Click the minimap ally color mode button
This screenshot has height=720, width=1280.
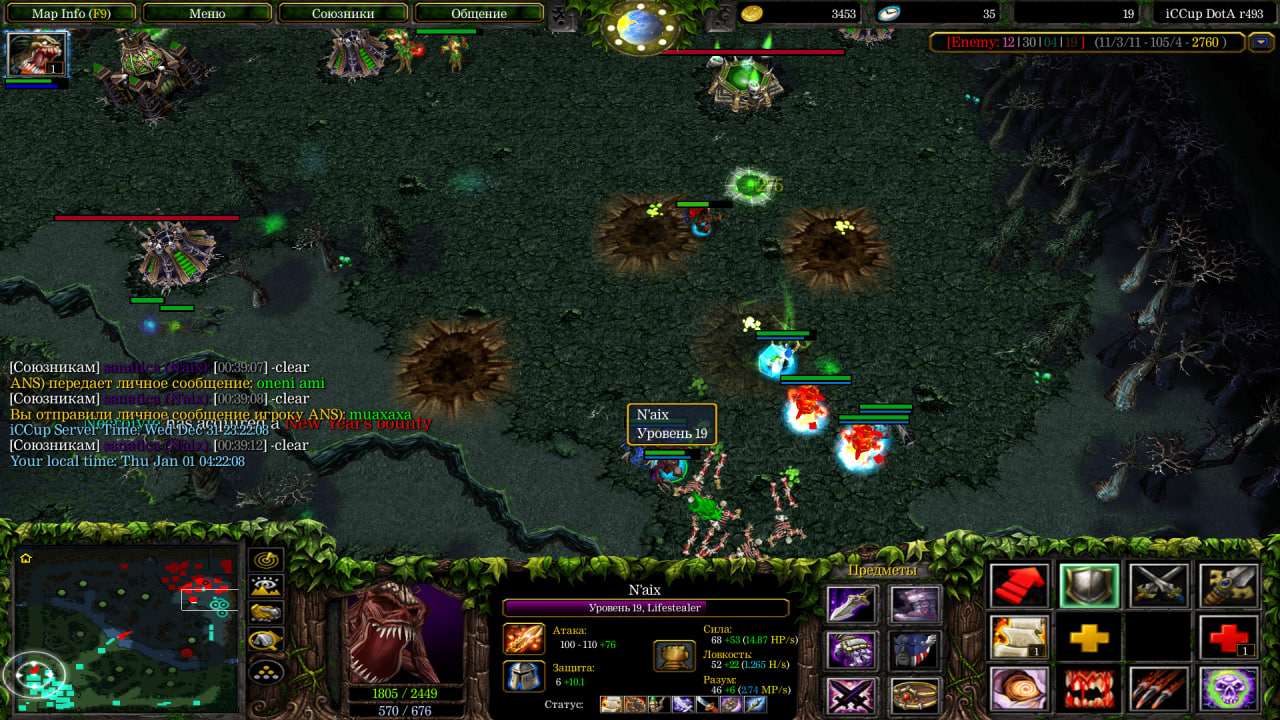point(266,613)
